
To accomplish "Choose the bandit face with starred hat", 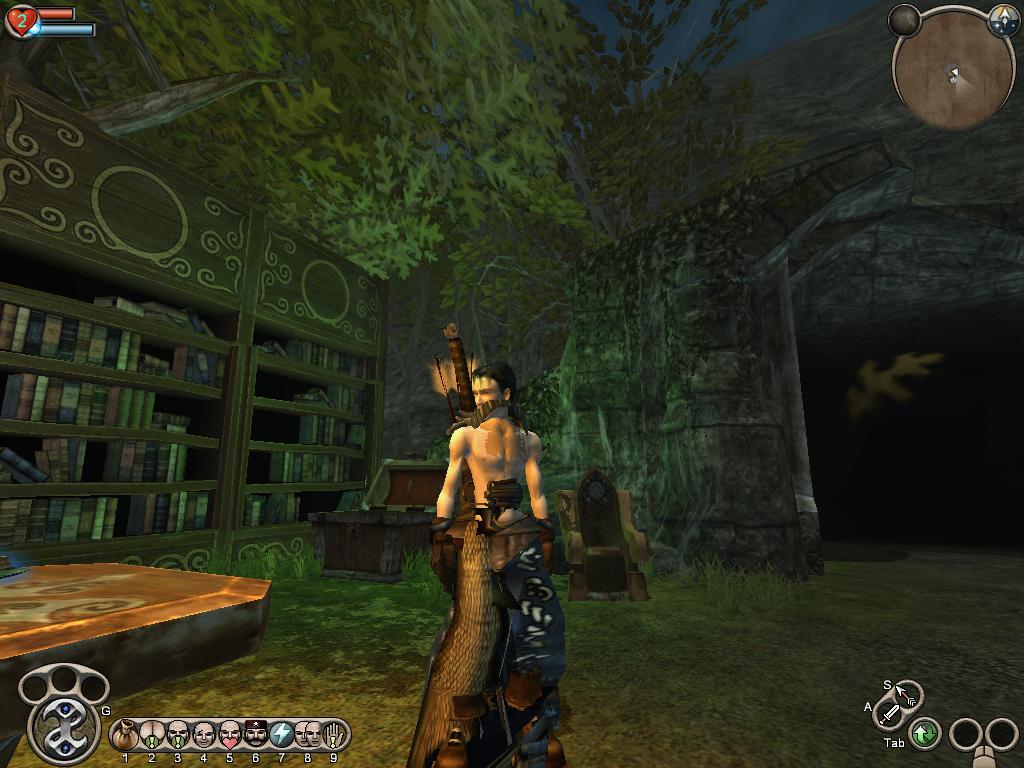I will click(x=256, y=735).
